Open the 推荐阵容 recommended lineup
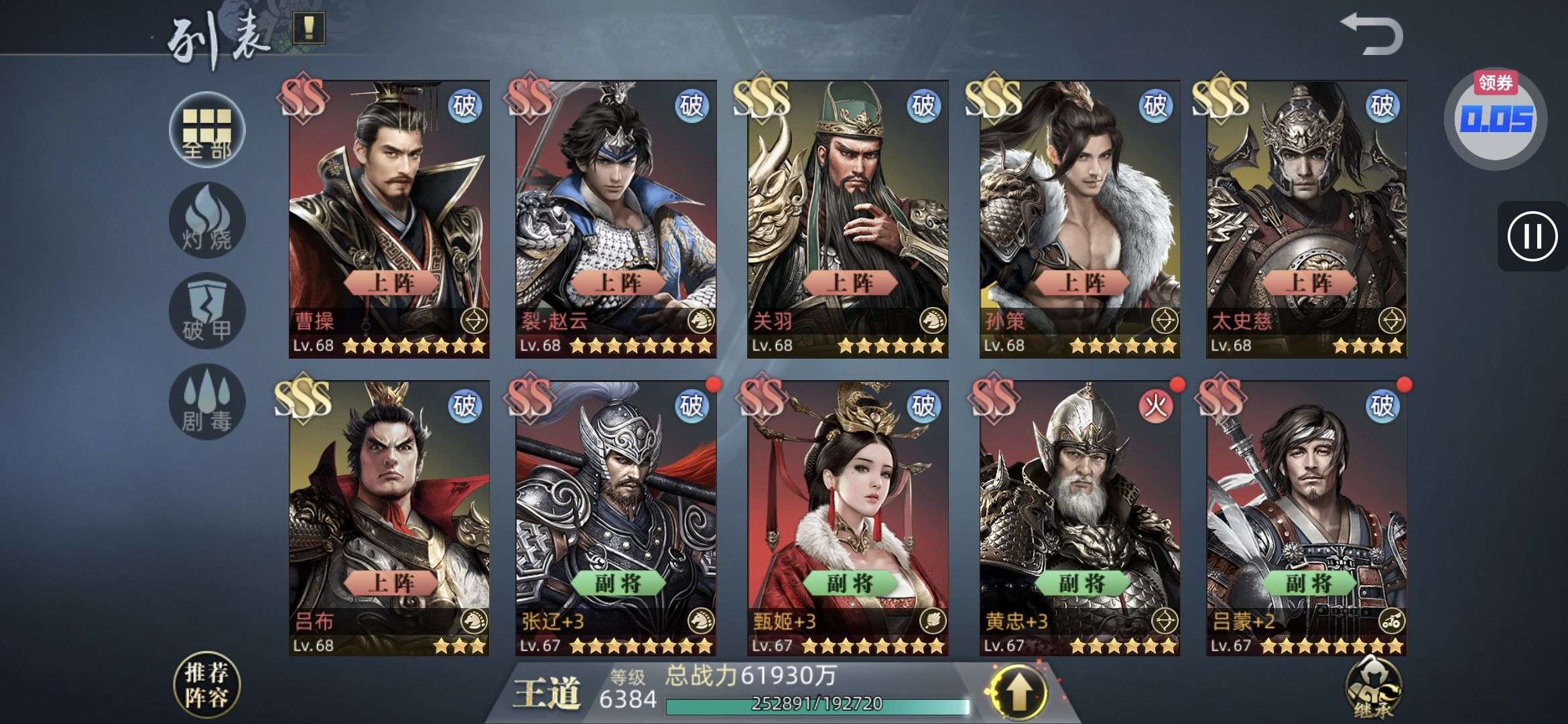The image size is (1568, 724). click(x=206, y=685)
